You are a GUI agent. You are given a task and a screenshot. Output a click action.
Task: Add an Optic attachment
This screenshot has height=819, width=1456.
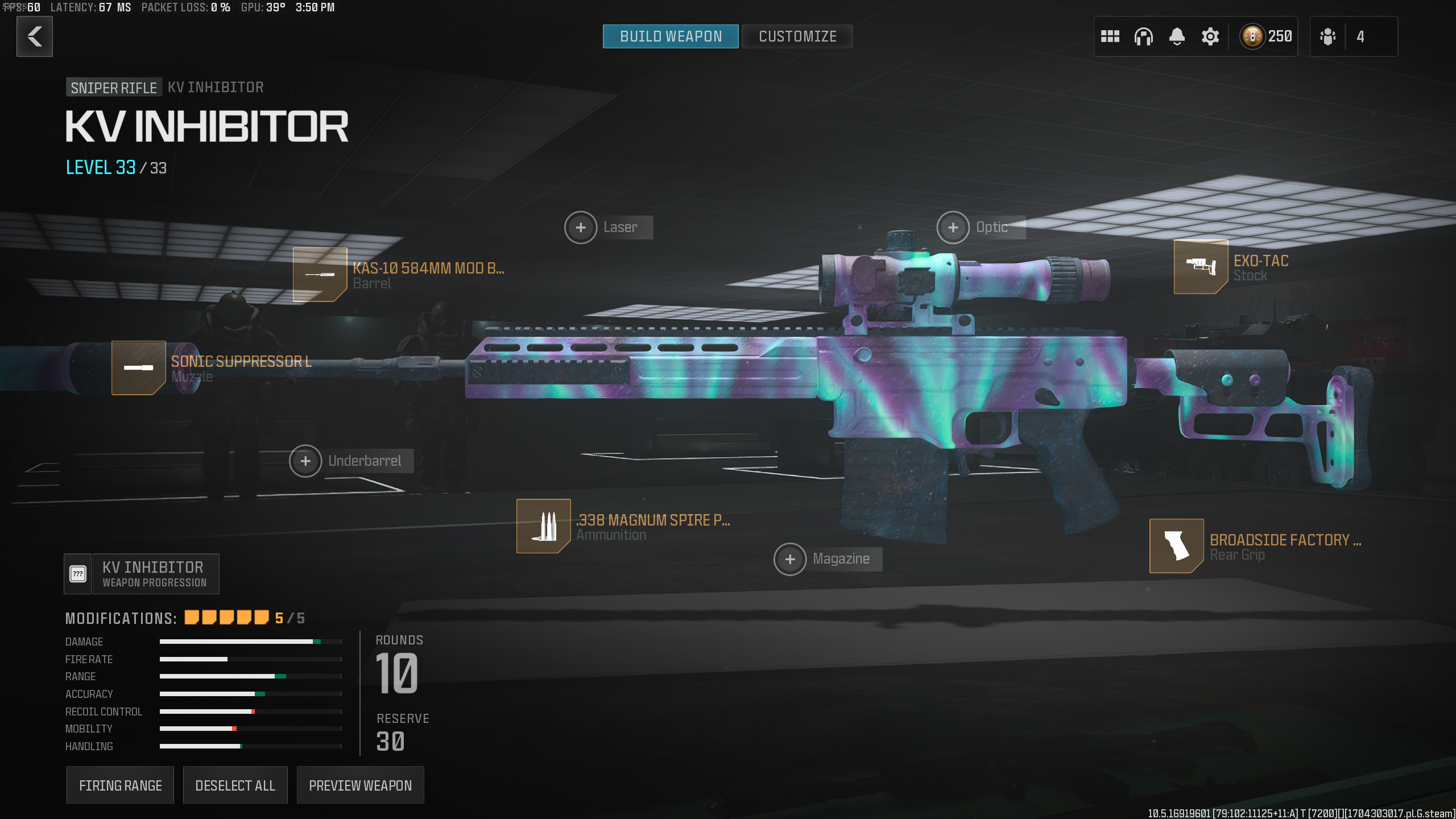click(x=953, y=227)
